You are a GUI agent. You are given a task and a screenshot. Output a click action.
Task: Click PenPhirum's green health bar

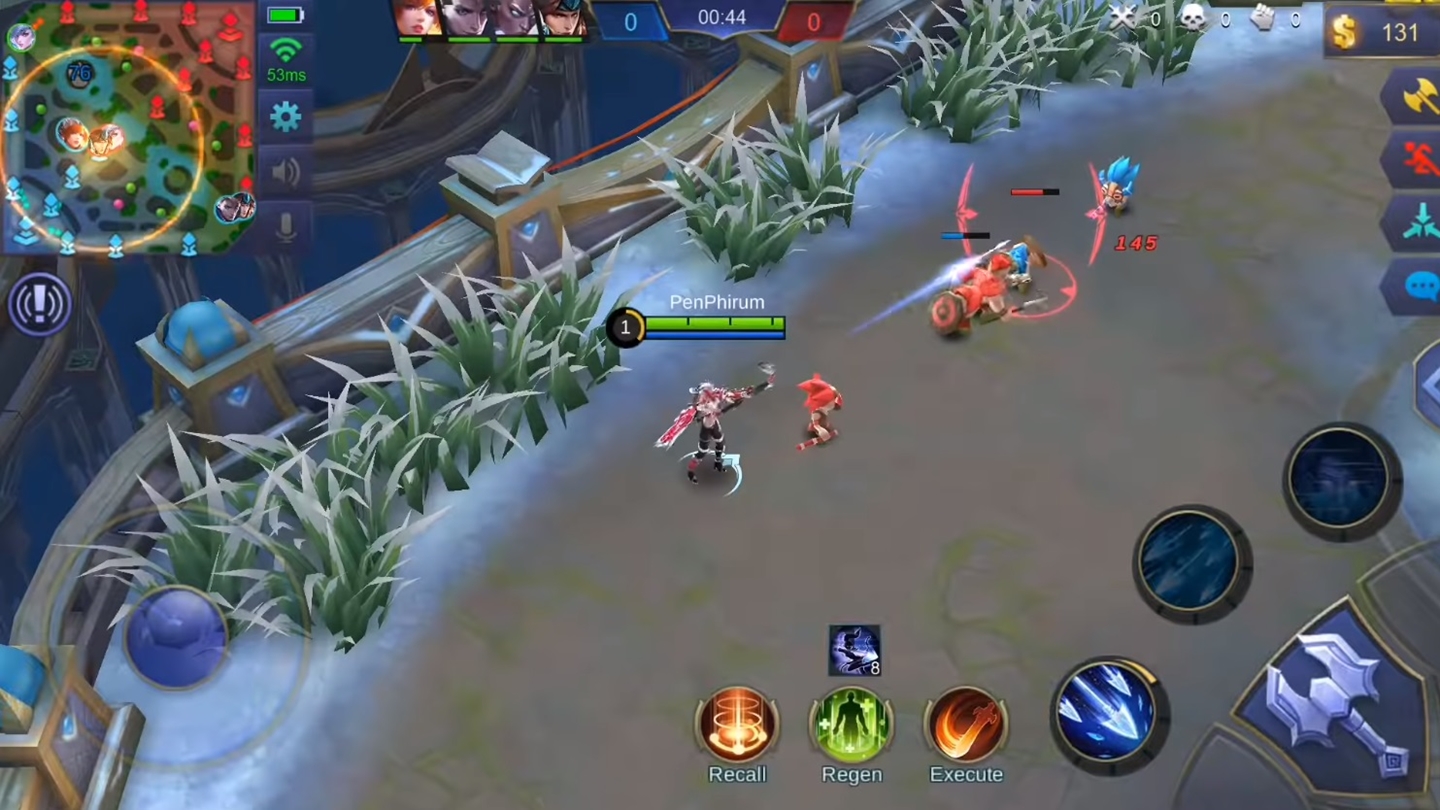715,322
